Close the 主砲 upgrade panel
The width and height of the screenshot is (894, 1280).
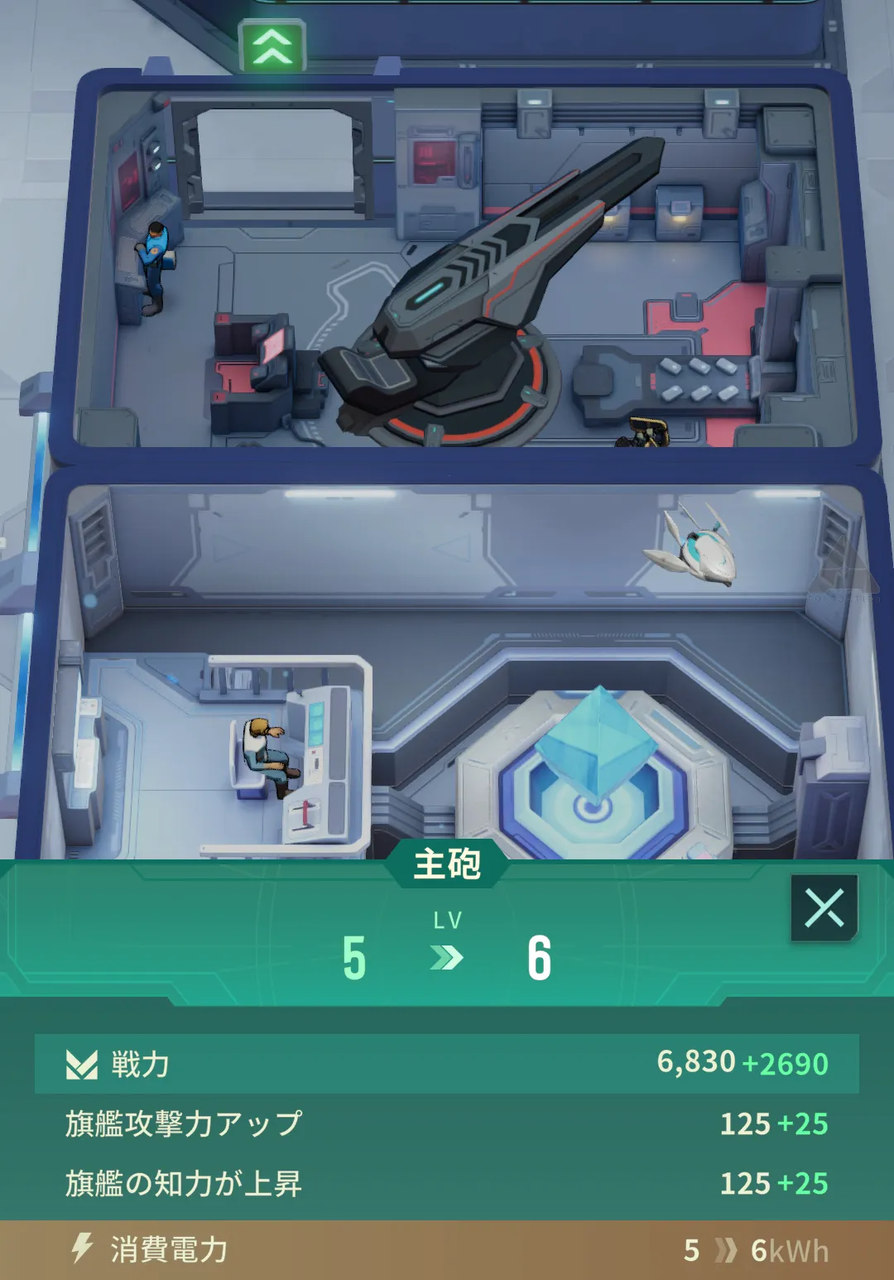pos(824,908)
